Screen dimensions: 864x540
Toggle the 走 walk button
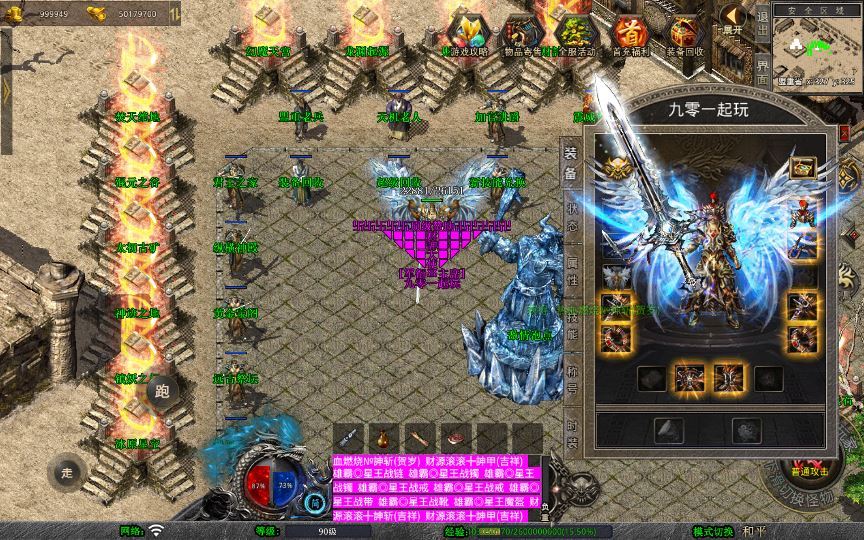[x=68, y=470]
